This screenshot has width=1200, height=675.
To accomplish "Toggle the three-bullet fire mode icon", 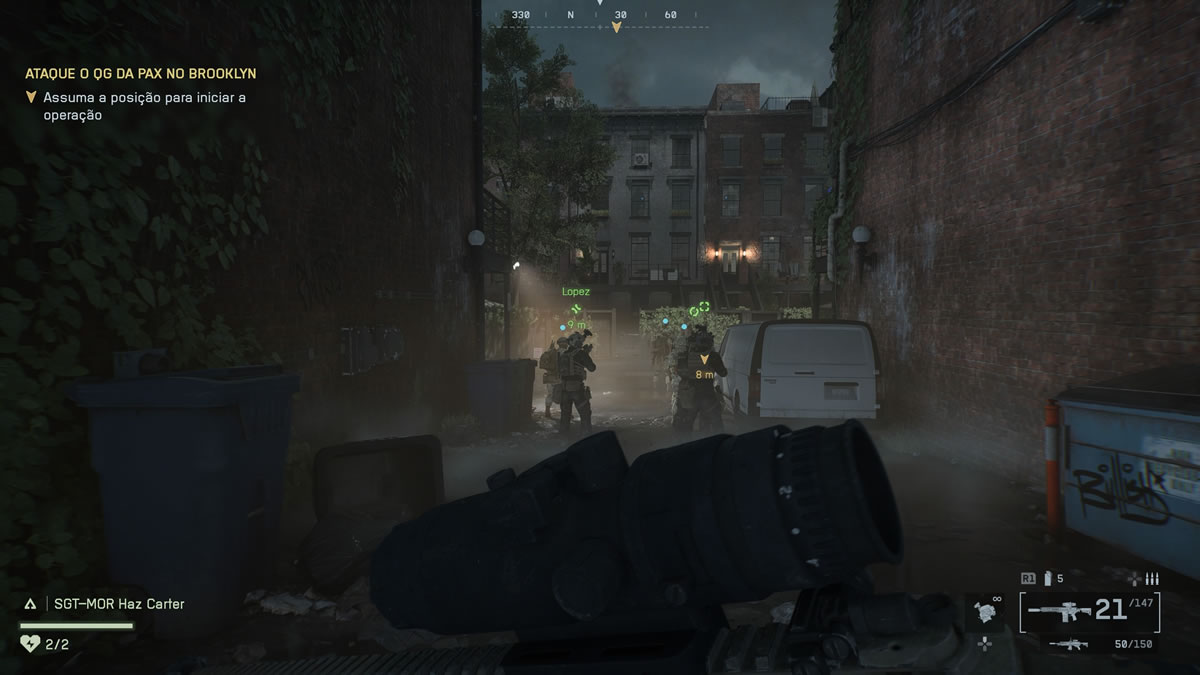I will (x=1151, y=578).
